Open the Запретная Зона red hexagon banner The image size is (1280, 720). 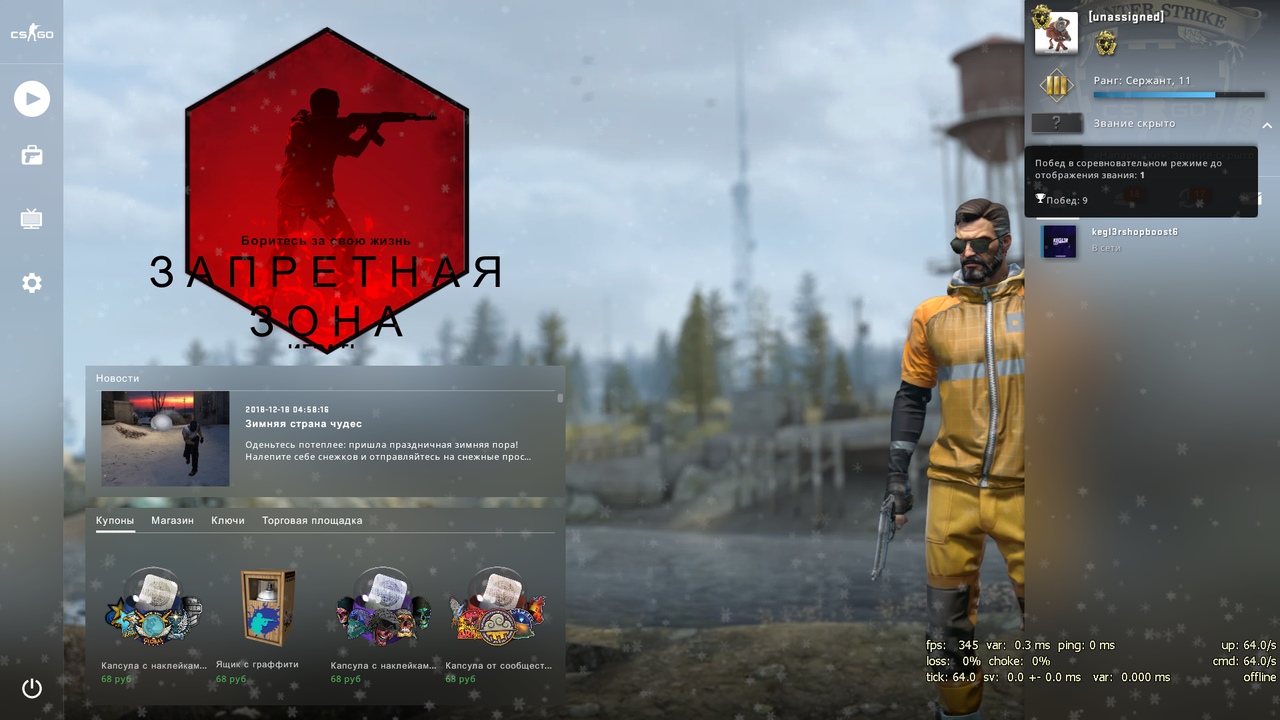pos(326,185)
